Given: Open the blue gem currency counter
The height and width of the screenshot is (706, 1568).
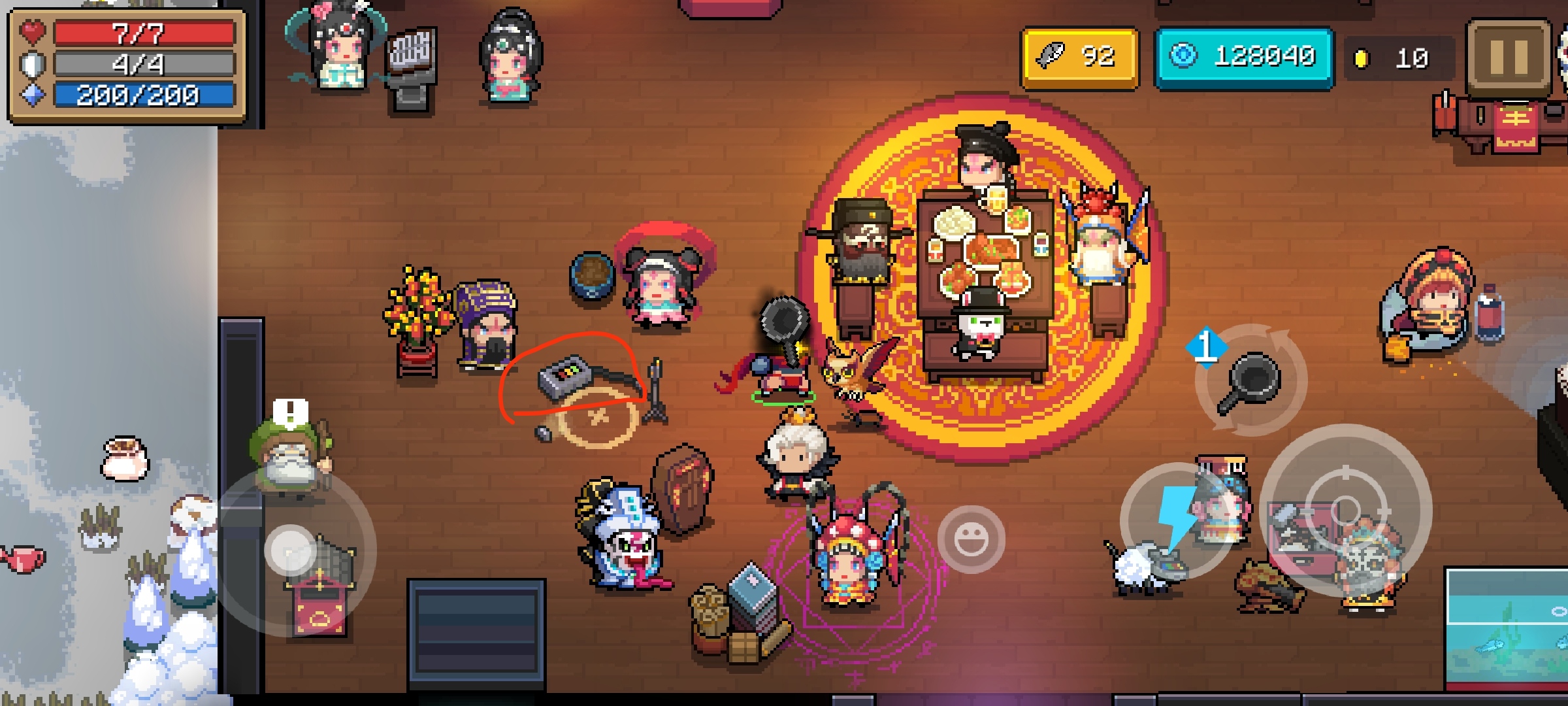Looking at the screenshot, I should 1244,58.
